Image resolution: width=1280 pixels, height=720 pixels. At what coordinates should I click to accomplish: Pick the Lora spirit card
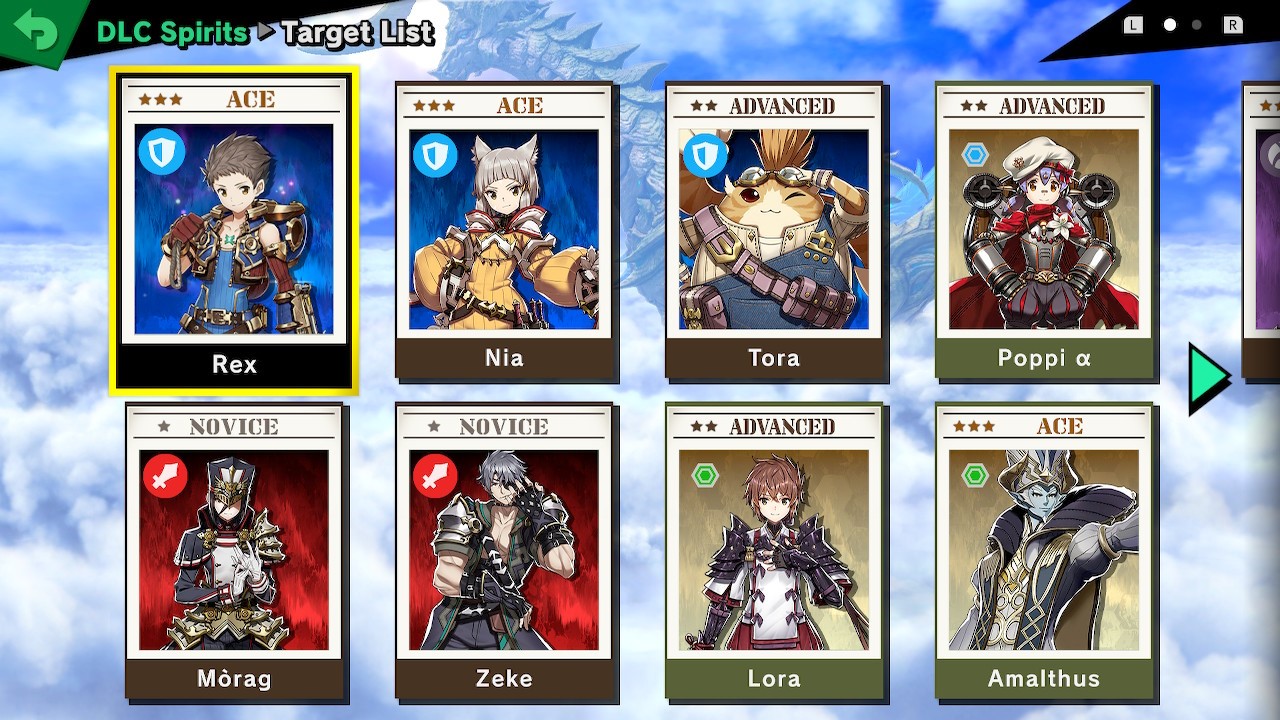coord(774,550)
